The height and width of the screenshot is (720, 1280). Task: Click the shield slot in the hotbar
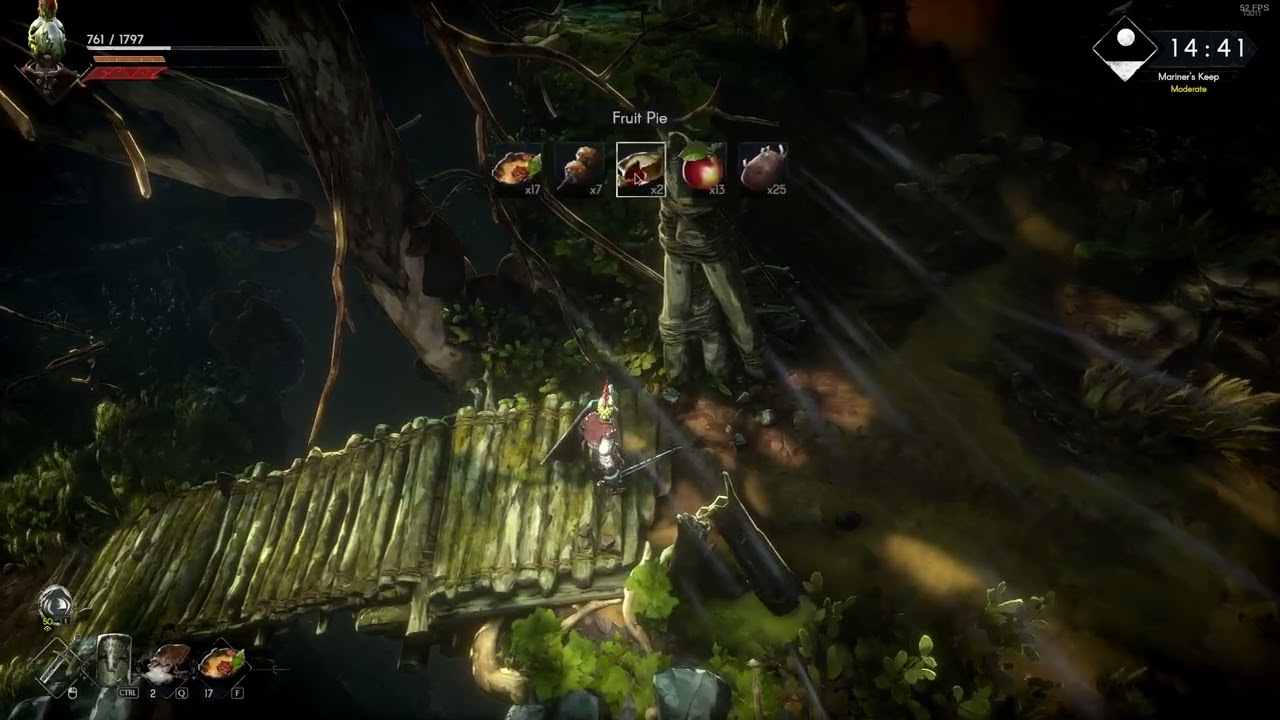[113, 661]
